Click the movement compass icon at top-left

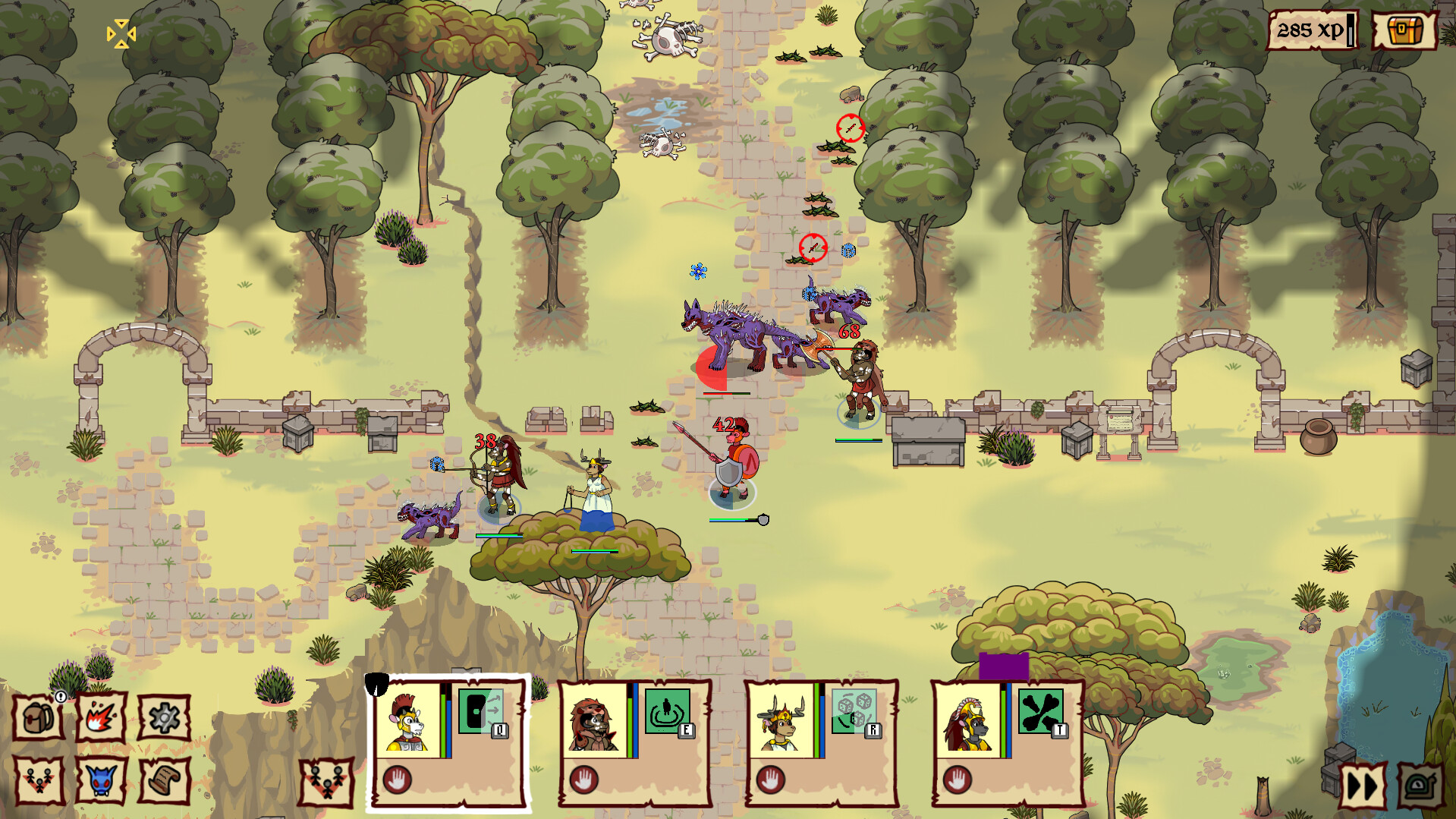click(x=120, y=33)
